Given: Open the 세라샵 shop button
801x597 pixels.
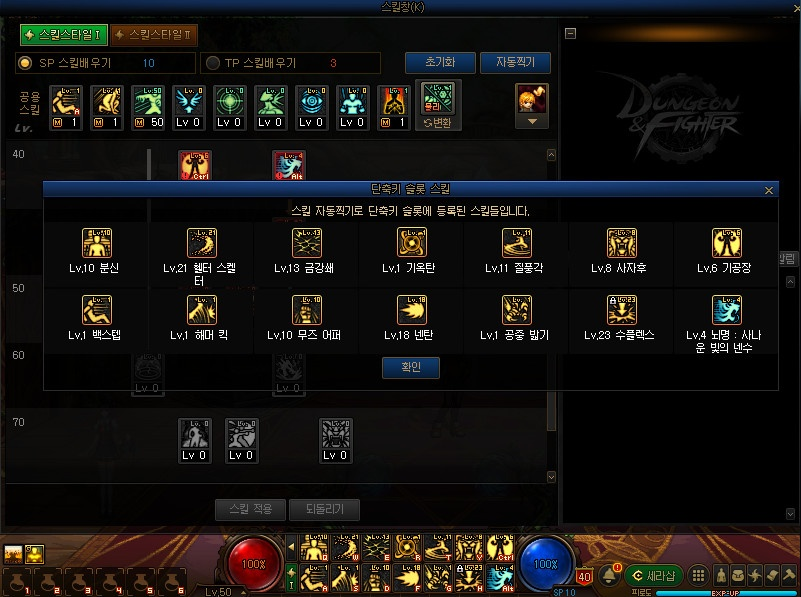Looking at the screenshot, I should click(652, 575).
